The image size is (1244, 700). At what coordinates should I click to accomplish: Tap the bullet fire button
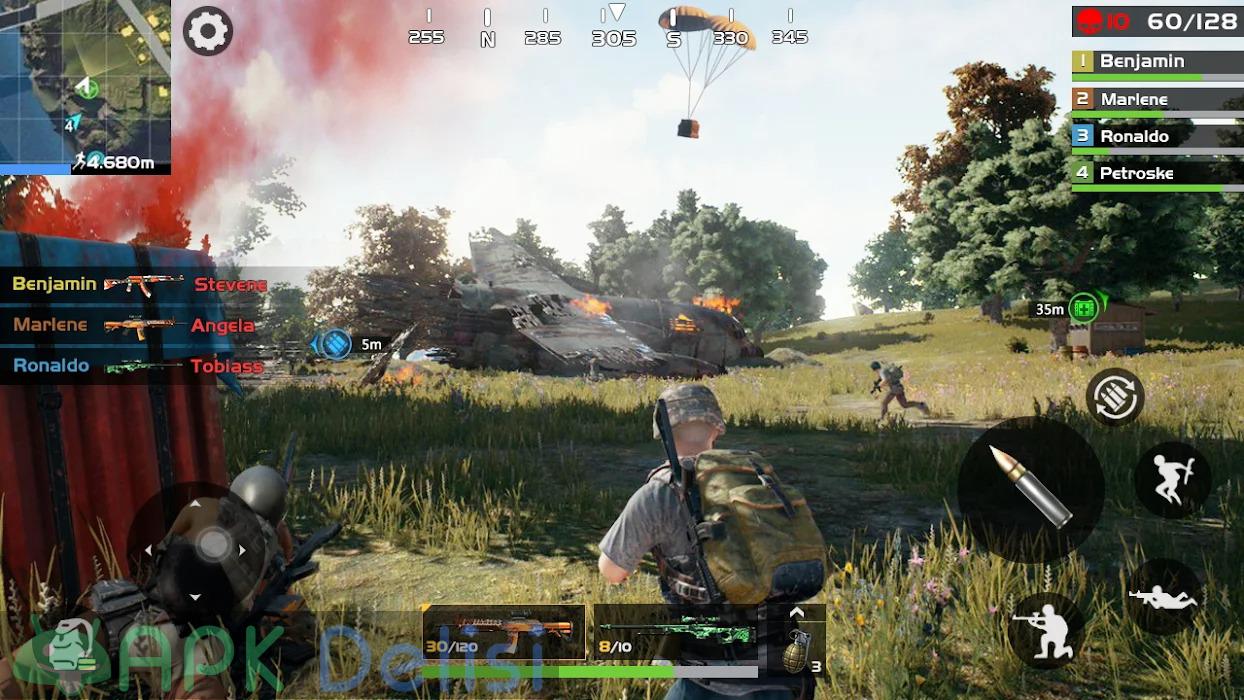point(1030,489)
